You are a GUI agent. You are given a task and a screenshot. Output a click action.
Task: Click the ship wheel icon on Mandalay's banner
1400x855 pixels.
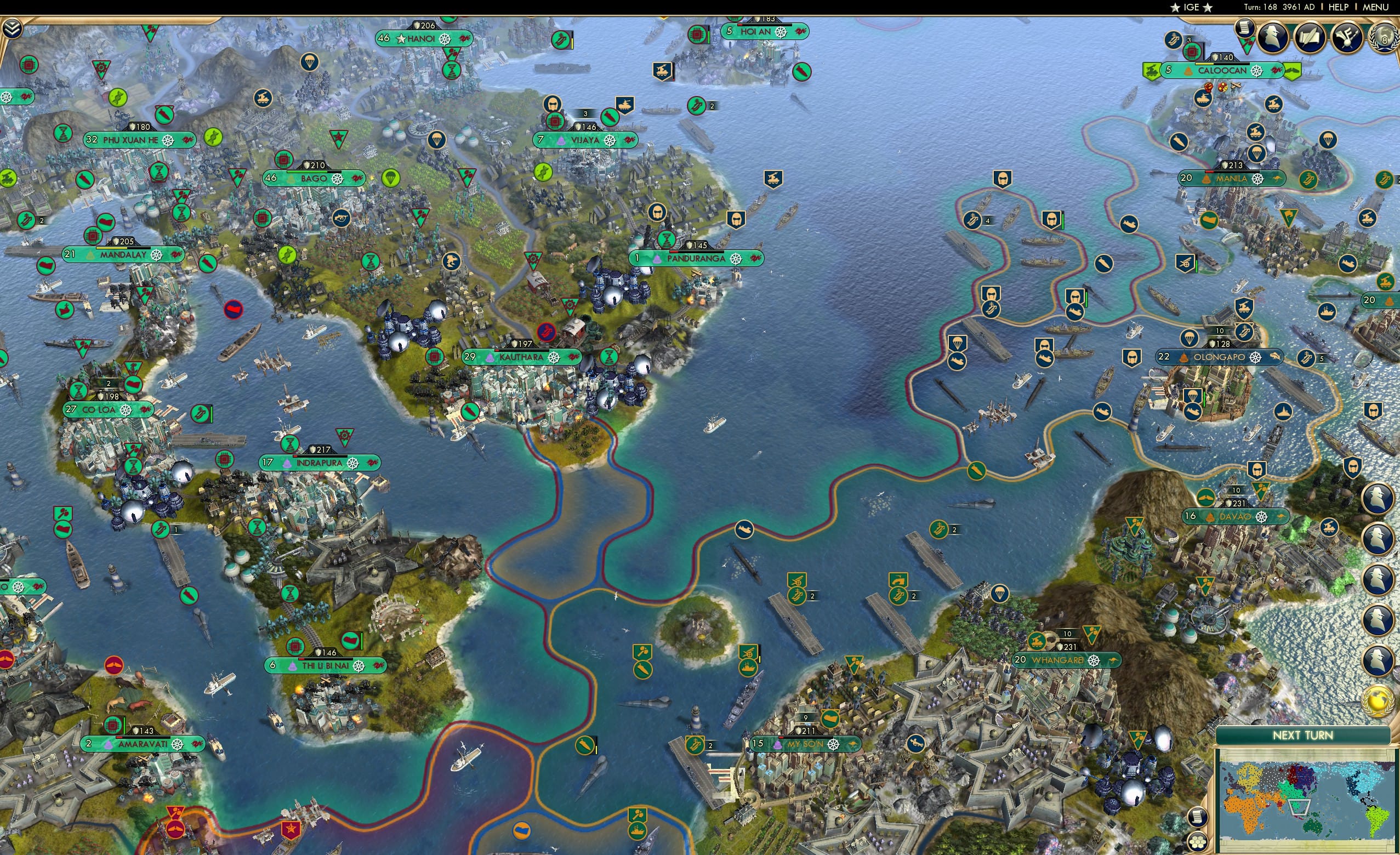(x=157, y=256)
